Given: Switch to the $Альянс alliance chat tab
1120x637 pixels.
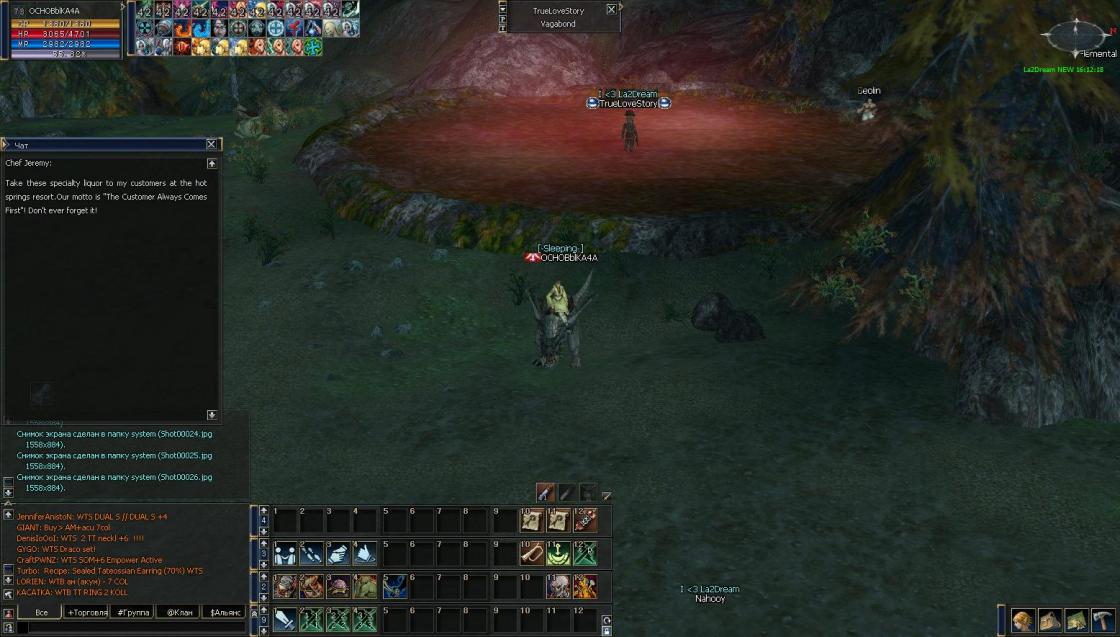Looking at the screenshot, I should [225, 612].
